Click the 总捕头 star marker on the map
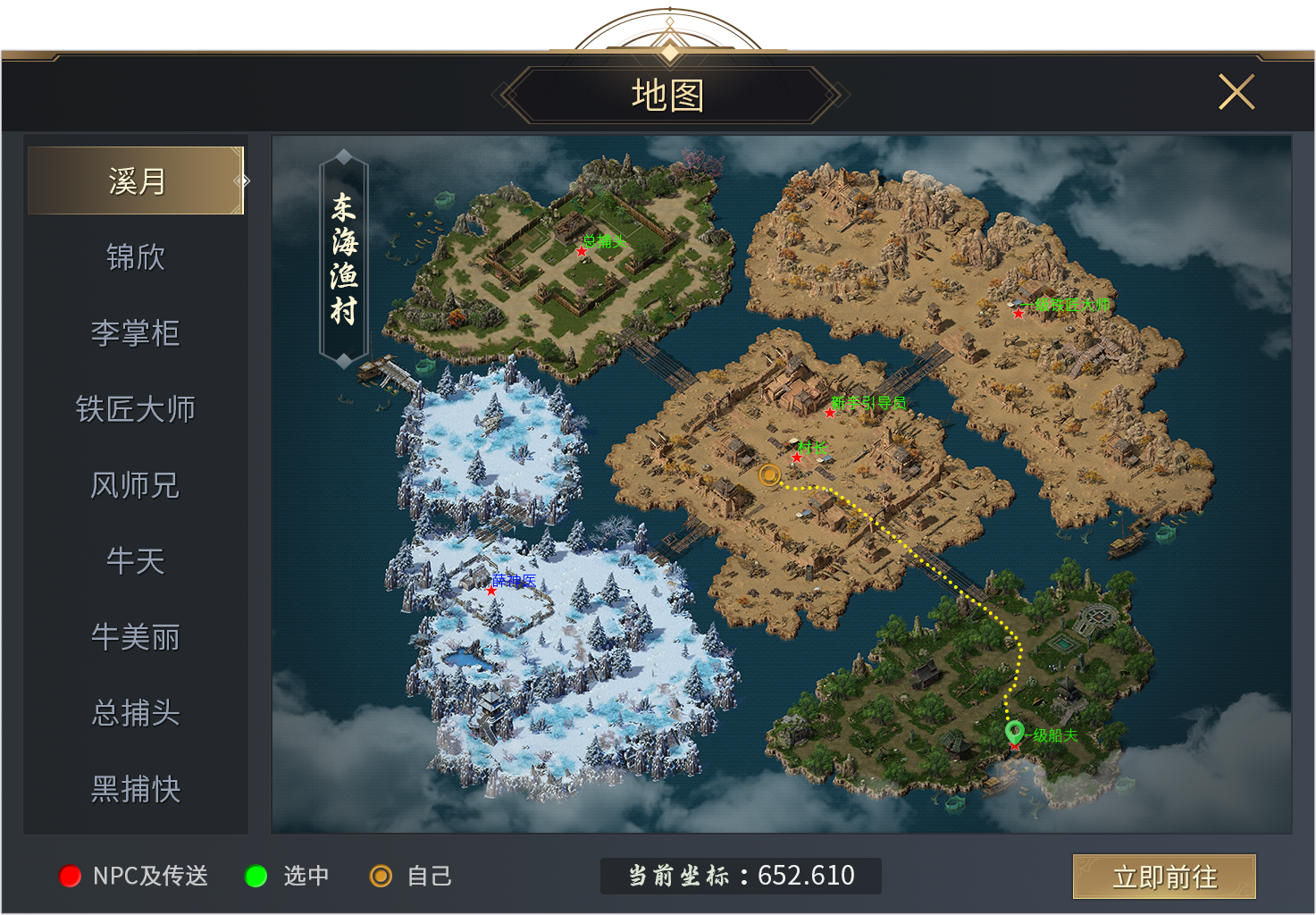This screenshot has height=915, width=1316. click(x=582, y=252)
